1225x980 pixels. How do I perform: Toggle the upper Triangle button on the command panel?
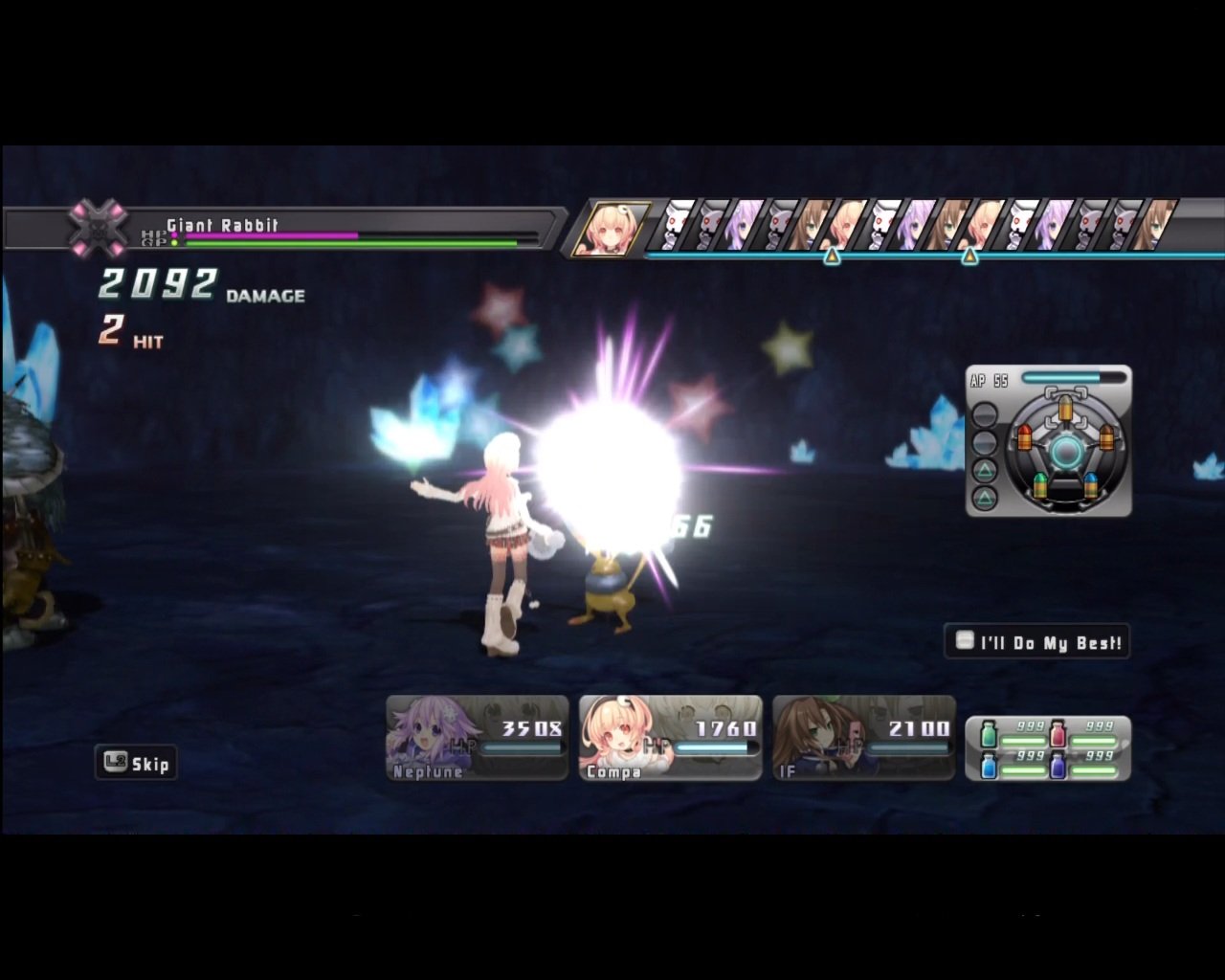[x=985, y=470]
